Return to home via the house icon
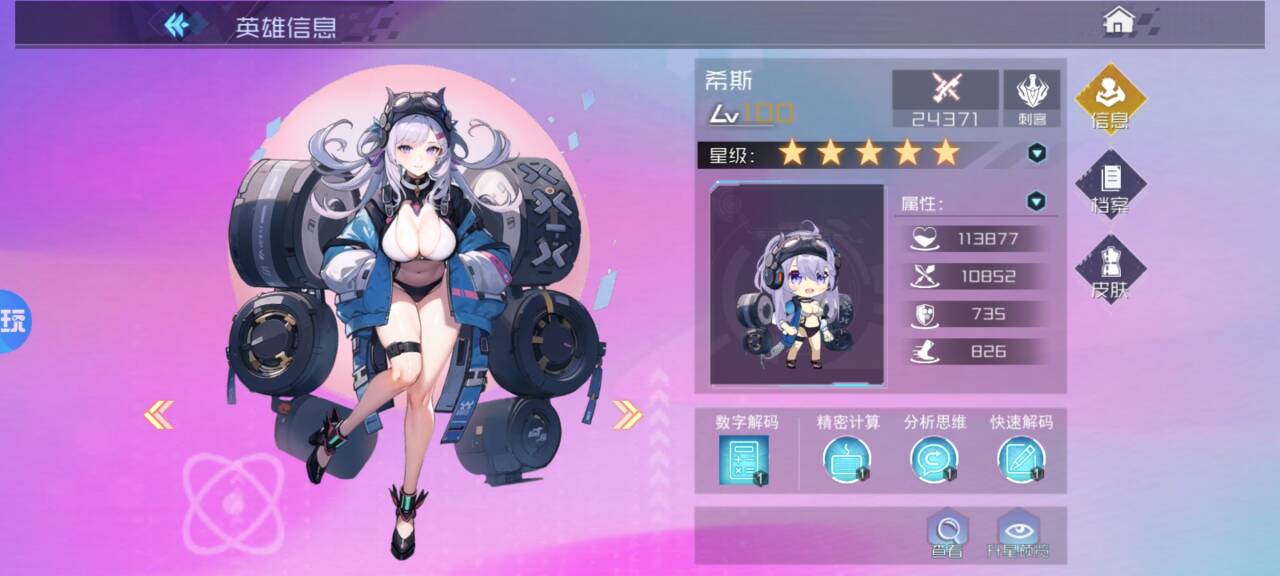The image size is (1280, 576). click(x=1118, y=20)
